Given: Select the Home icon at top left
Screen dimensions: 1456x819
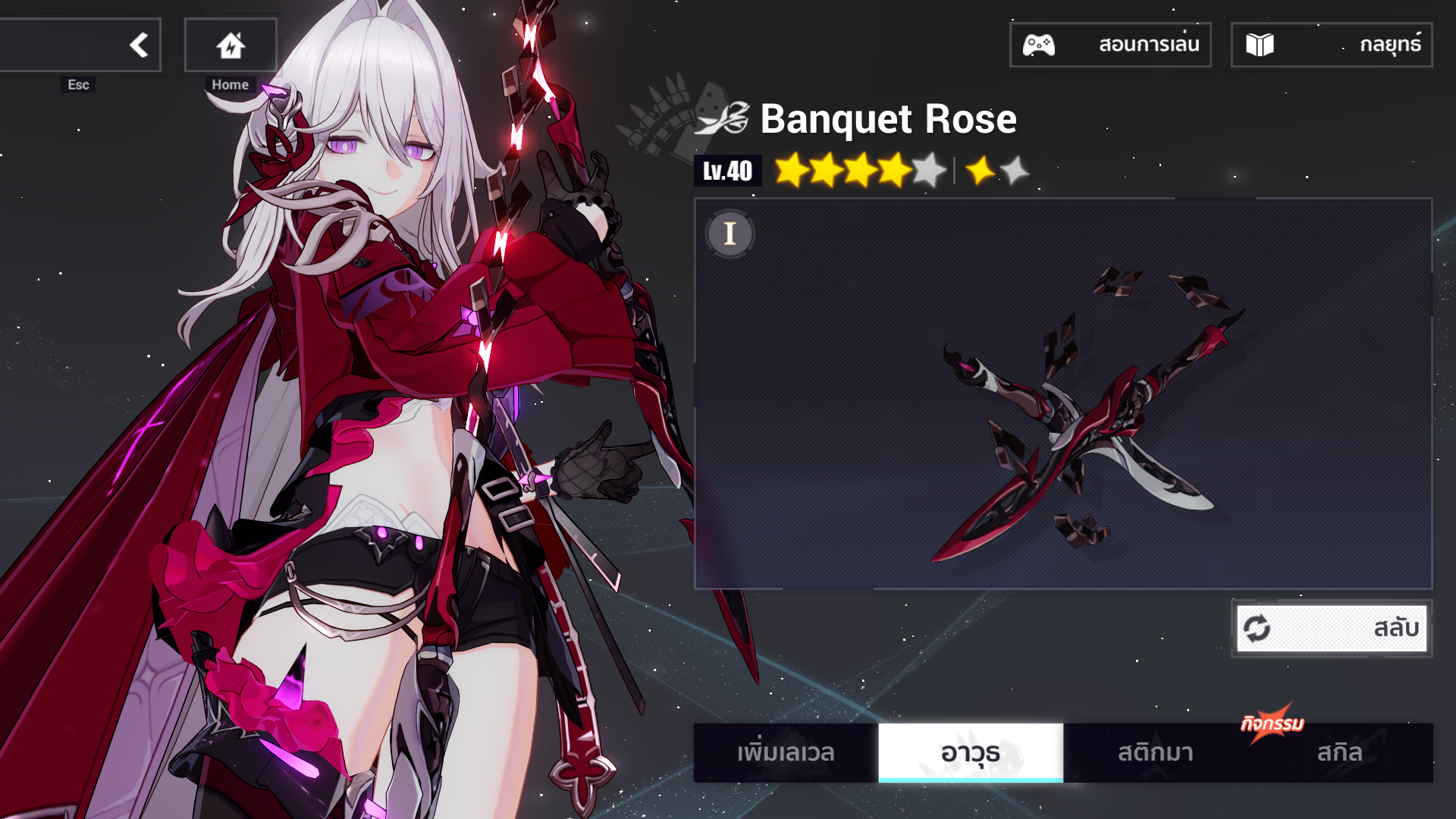Looking at the screenshot, I should coord(231,44).
